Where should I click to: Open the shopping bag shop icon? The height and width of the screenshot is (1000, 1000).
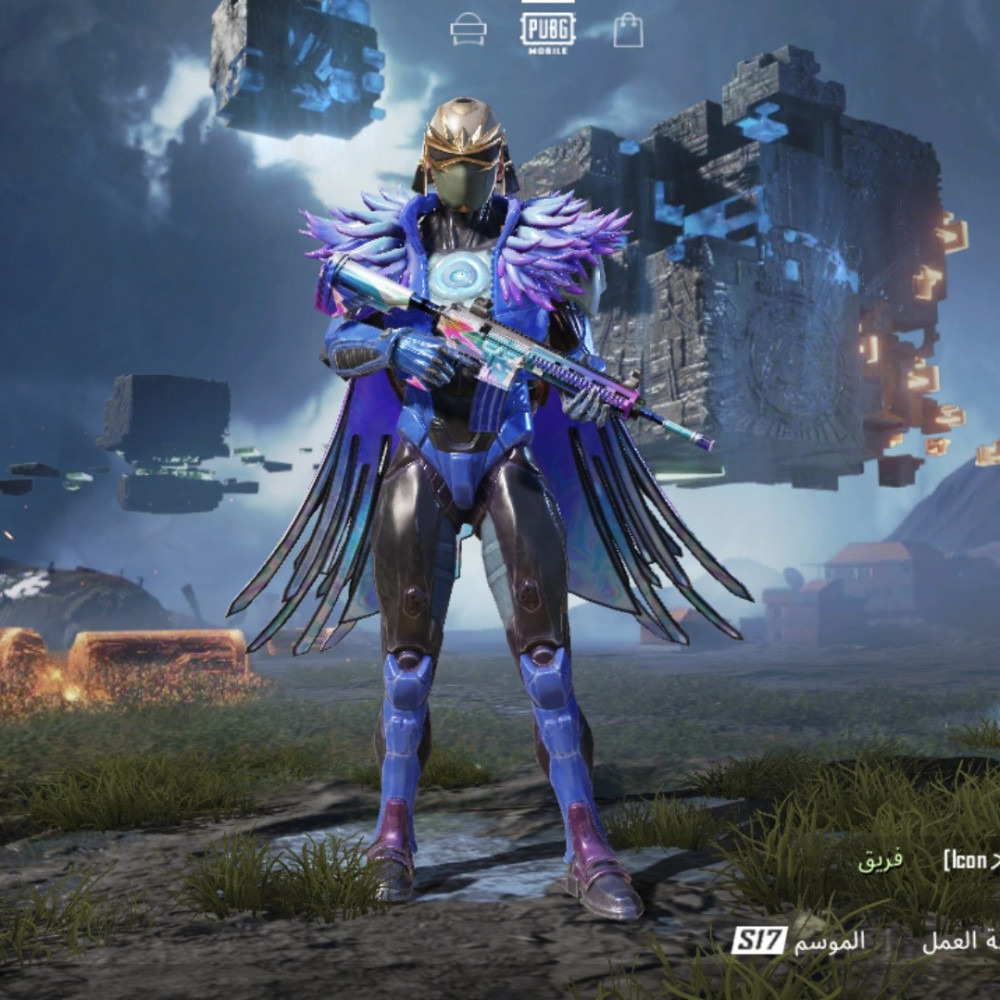click(628, 30)
